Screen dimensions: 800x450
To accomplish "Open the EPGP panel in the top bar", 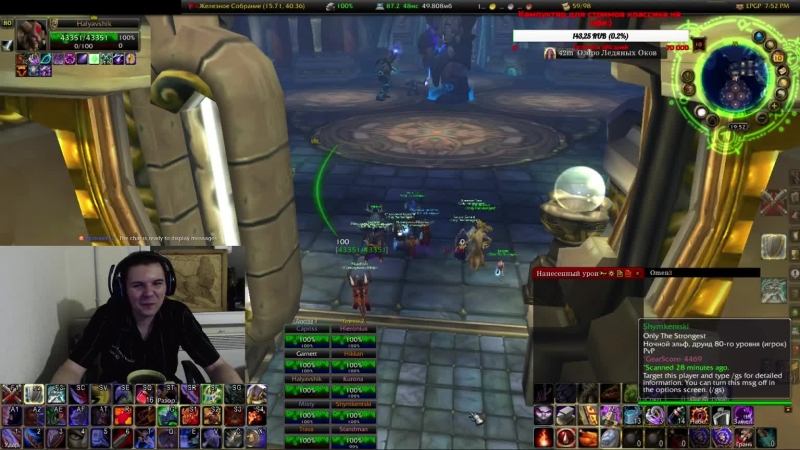I will point(748,6).
